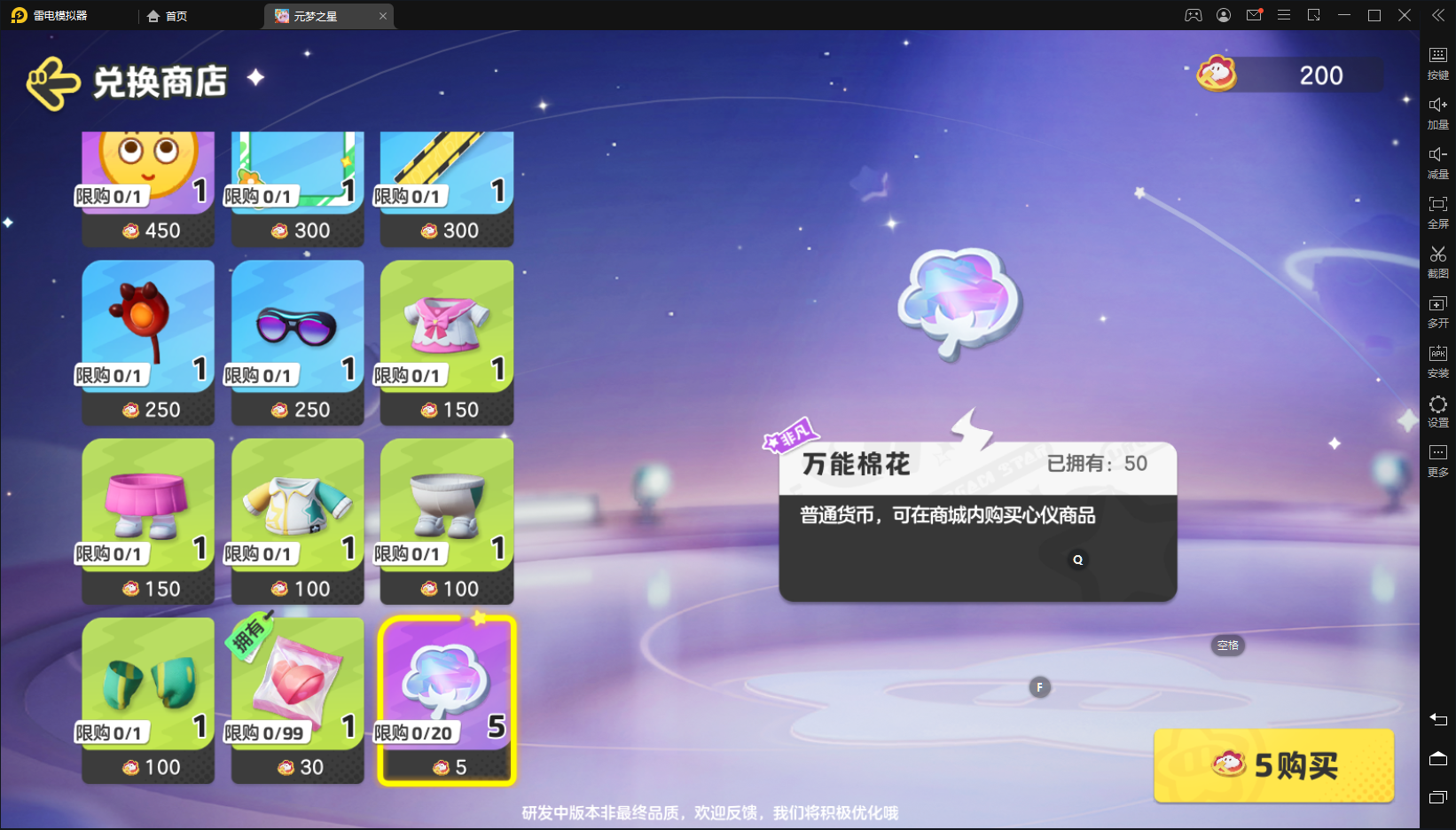Open the hamburger menu in the titlebar
The height and width of the screenshot is (830, 1456).
[1284, 15]
